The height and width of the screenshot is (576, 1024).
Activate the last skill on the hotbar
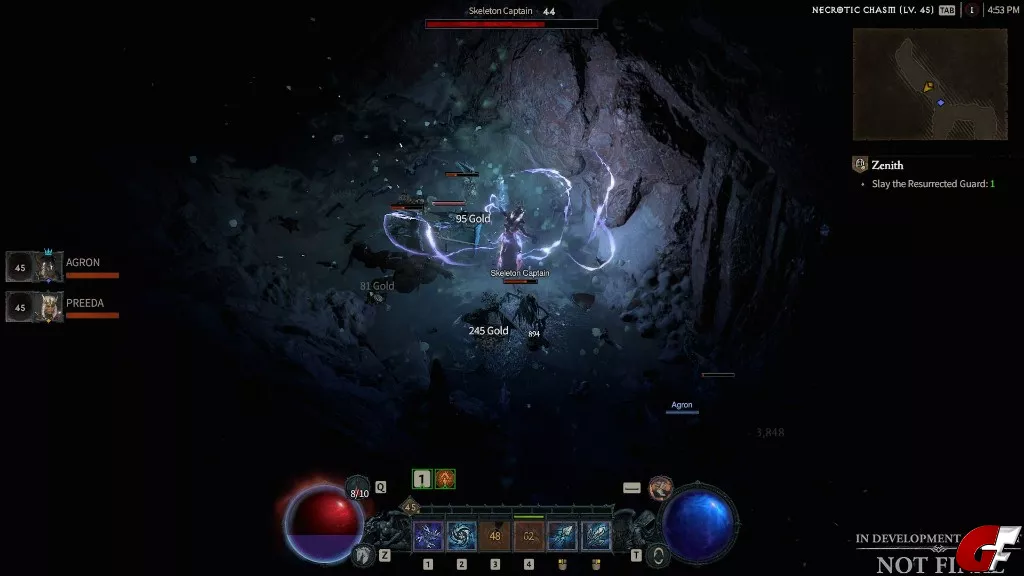click(x=596, y=536)
